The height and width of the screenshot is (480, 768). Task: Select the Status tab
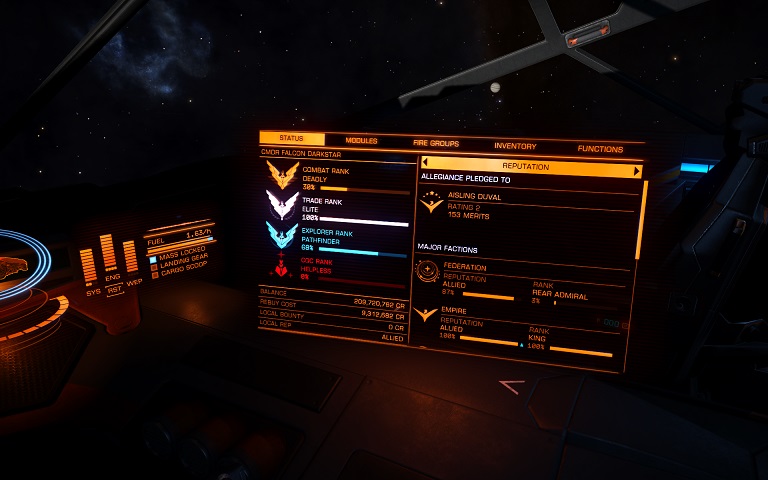(292, 139)
